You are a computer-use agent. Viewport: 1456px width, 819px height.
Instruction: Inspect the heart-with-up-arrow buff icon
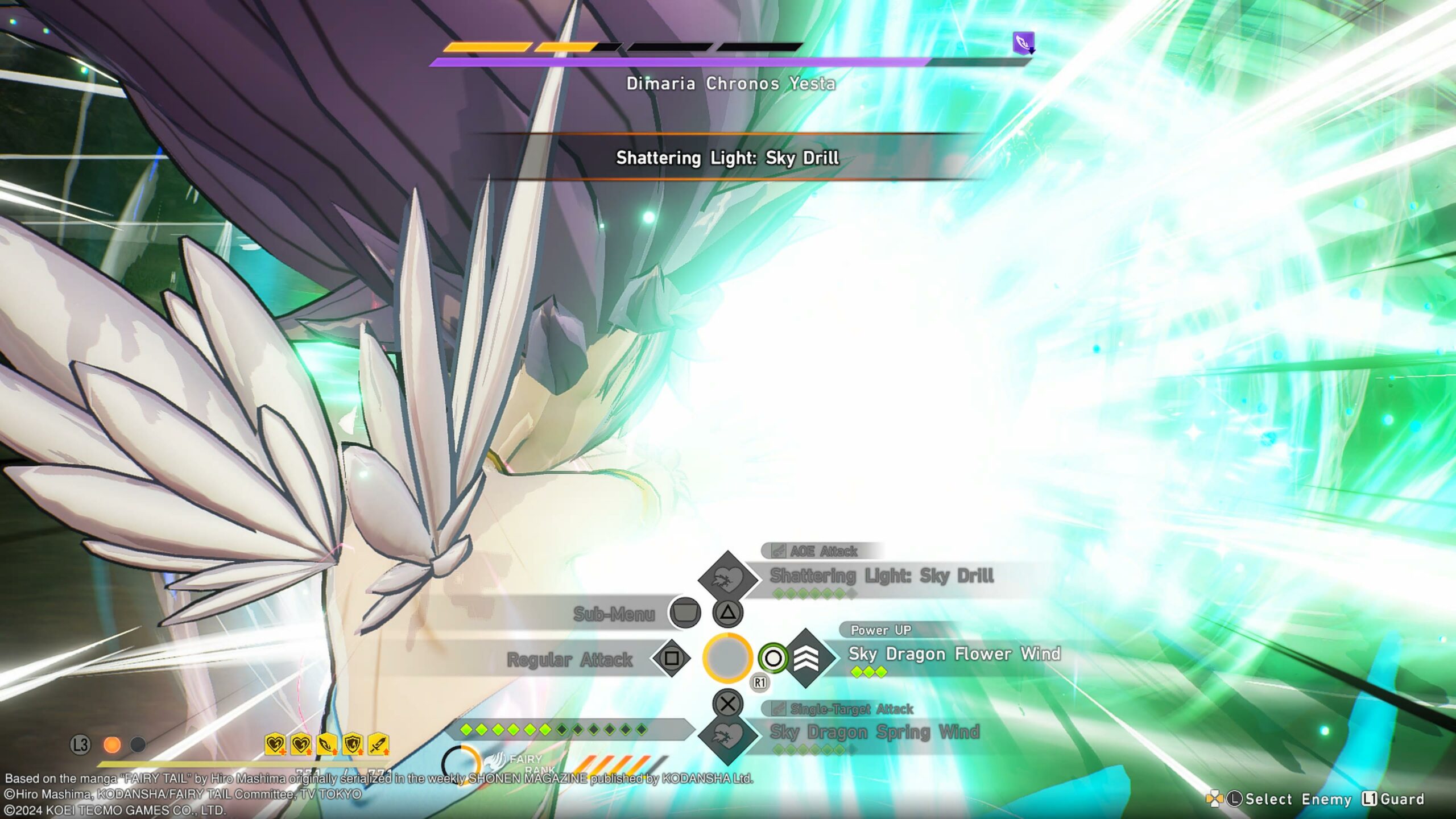tap(301, 744)
